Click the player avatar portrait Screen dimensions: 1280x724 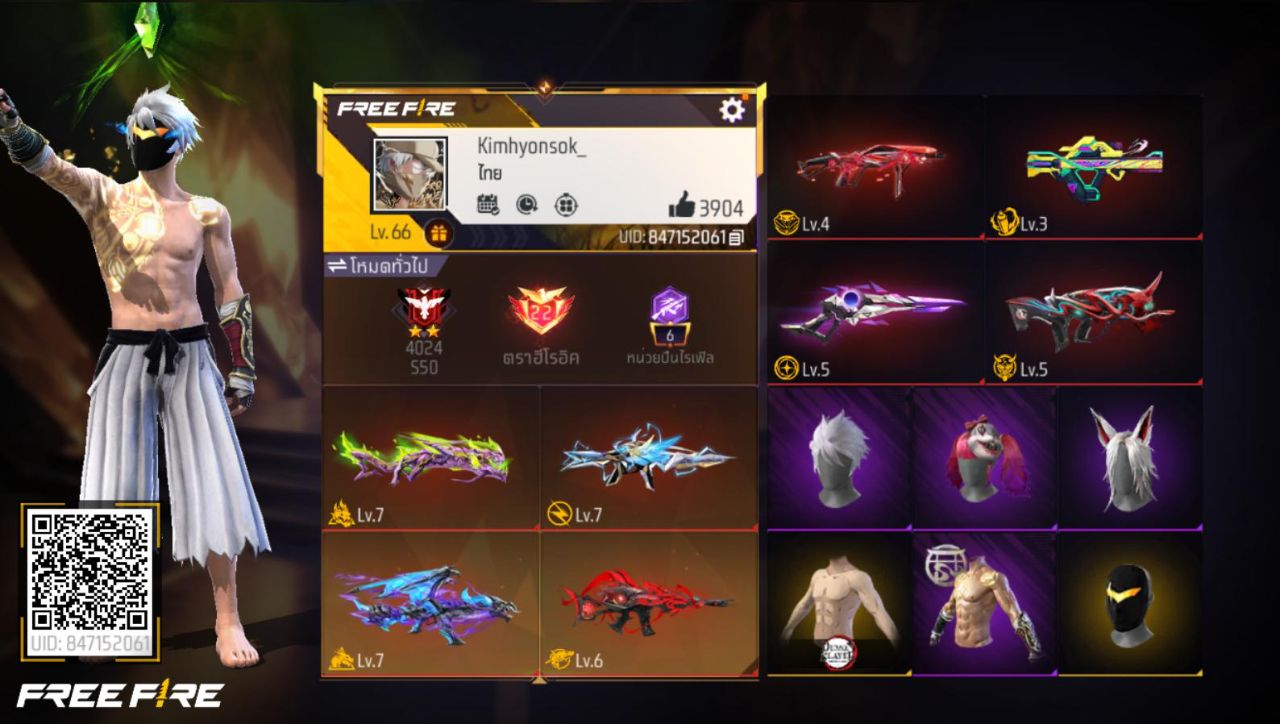[x=410, y=175]
